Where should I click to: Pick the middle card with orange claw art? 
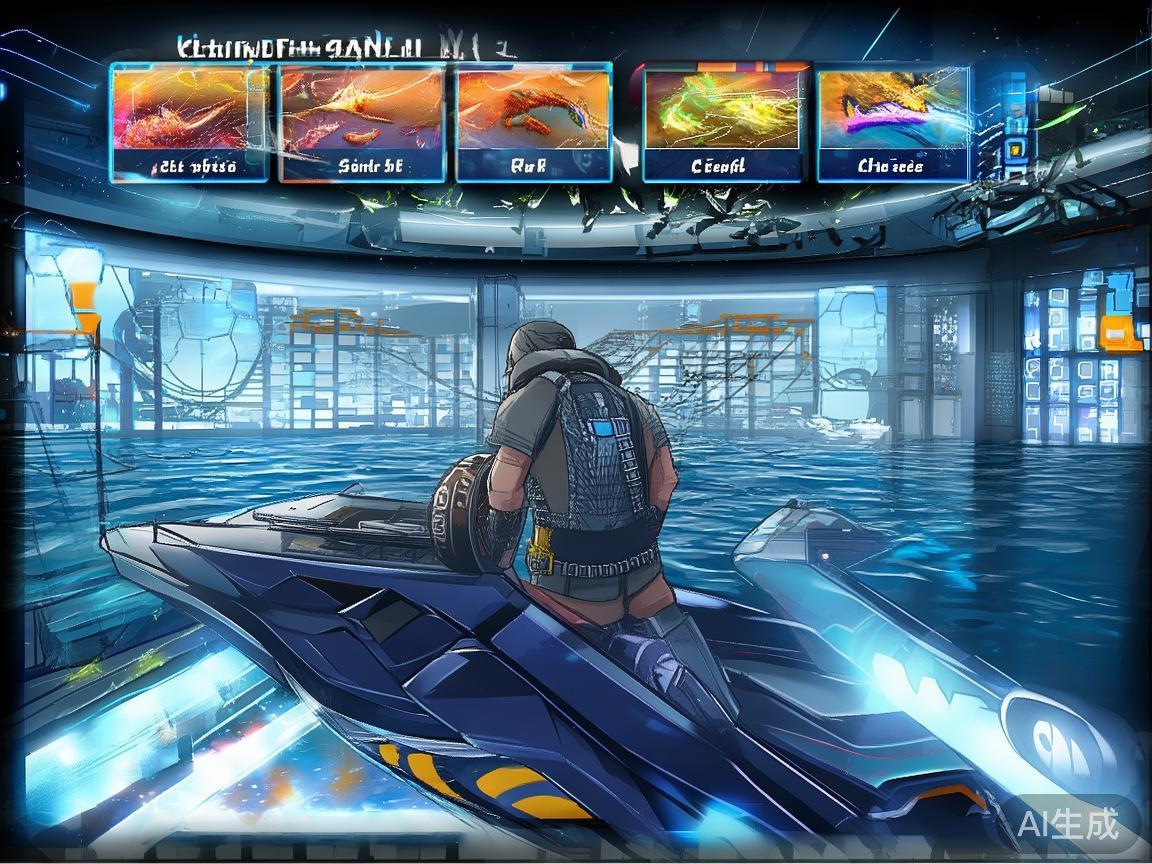point(533,123)
